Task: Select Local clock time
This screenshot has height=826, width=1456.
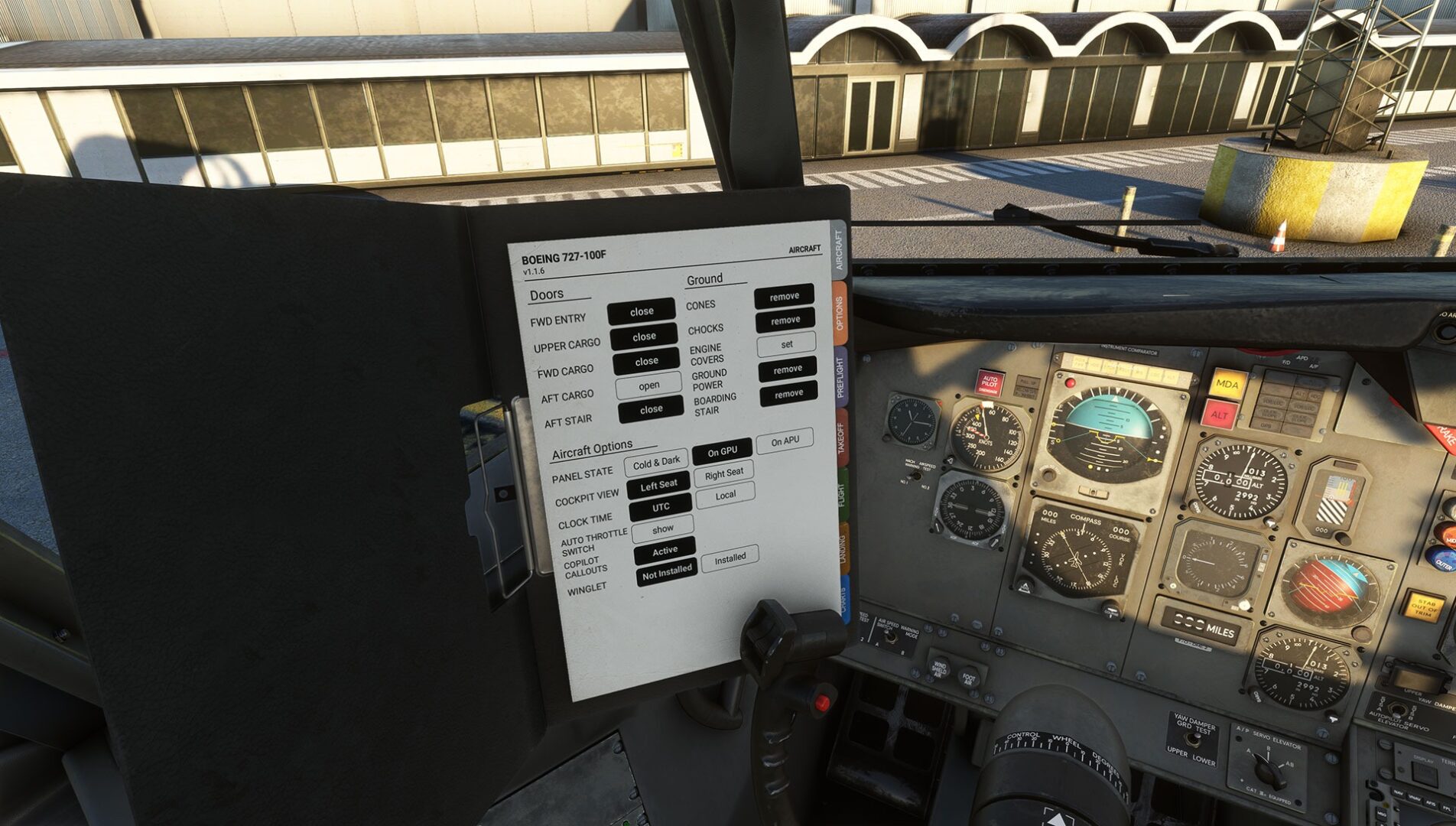Action: coord(725,495)
